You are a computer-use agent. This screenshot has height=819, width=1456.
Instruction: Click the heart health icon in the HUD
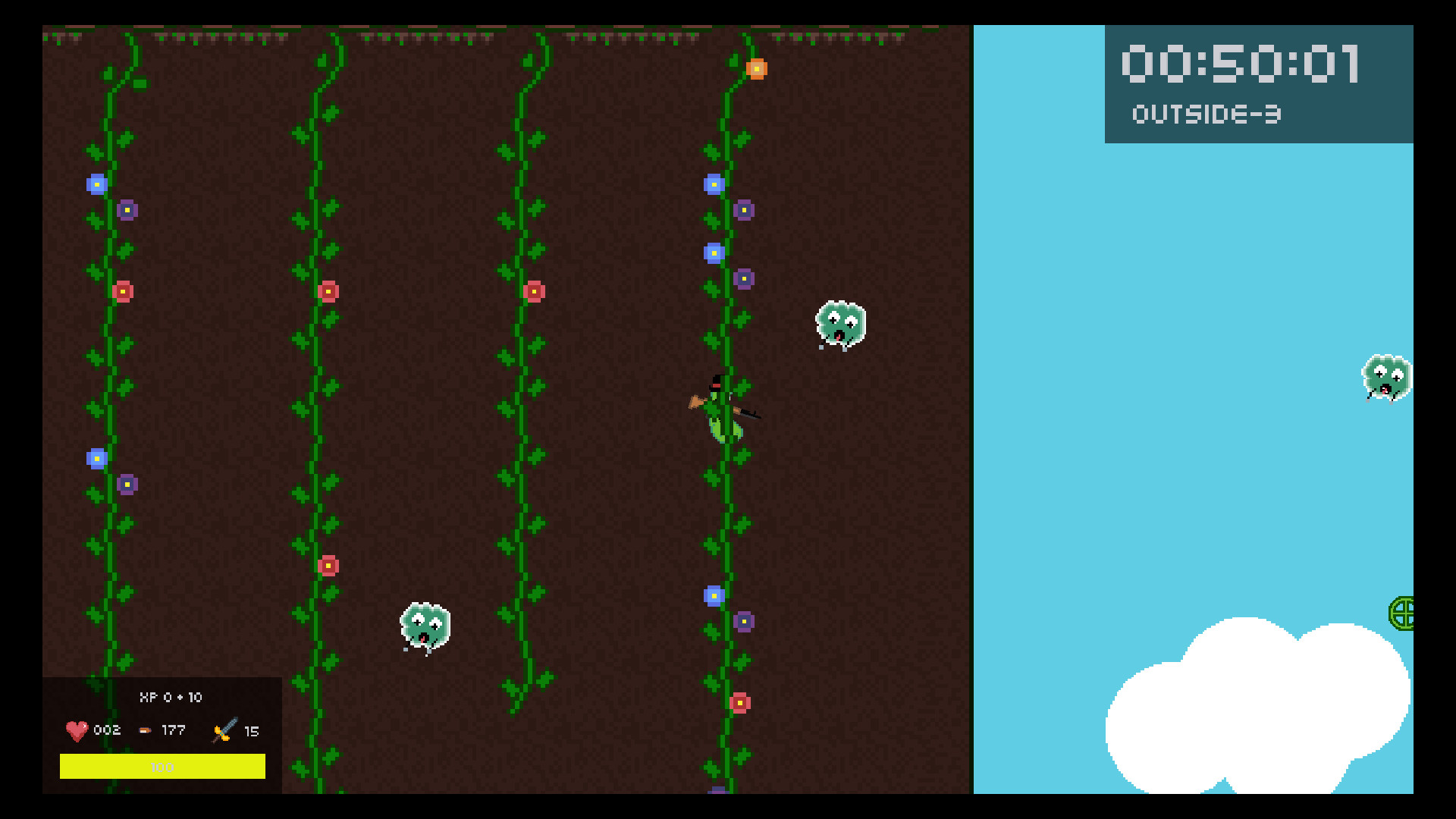click(x=76, y=730)
